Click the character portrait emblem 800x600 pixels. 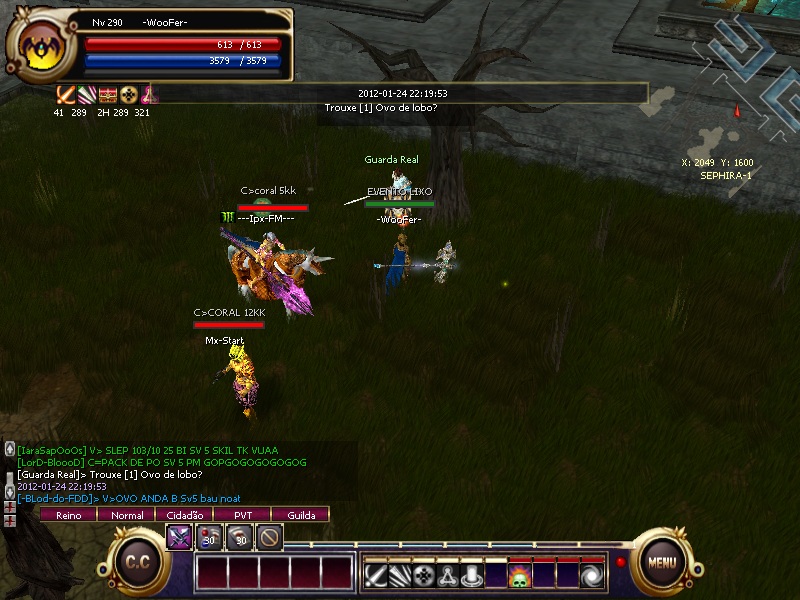(40, 47)
